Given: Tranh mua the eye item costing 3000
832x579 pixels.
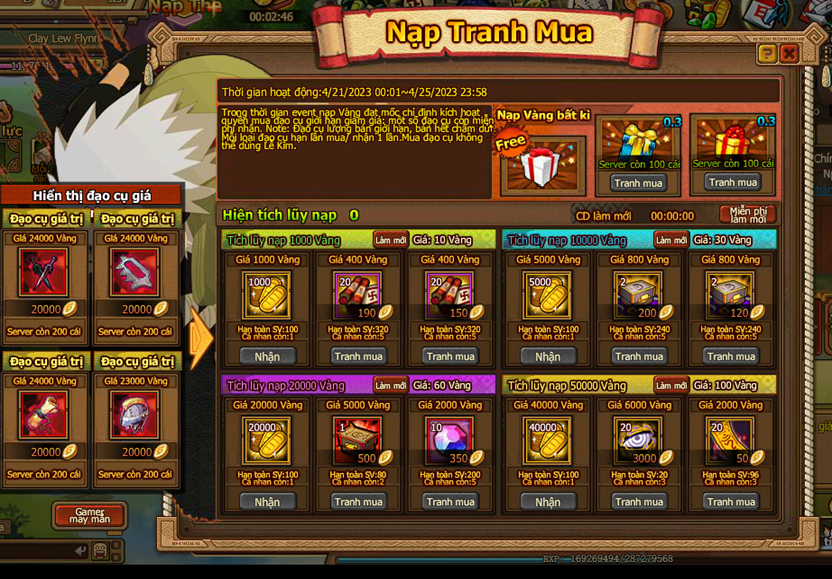Looking at the screenshot, I should point(639,501).
